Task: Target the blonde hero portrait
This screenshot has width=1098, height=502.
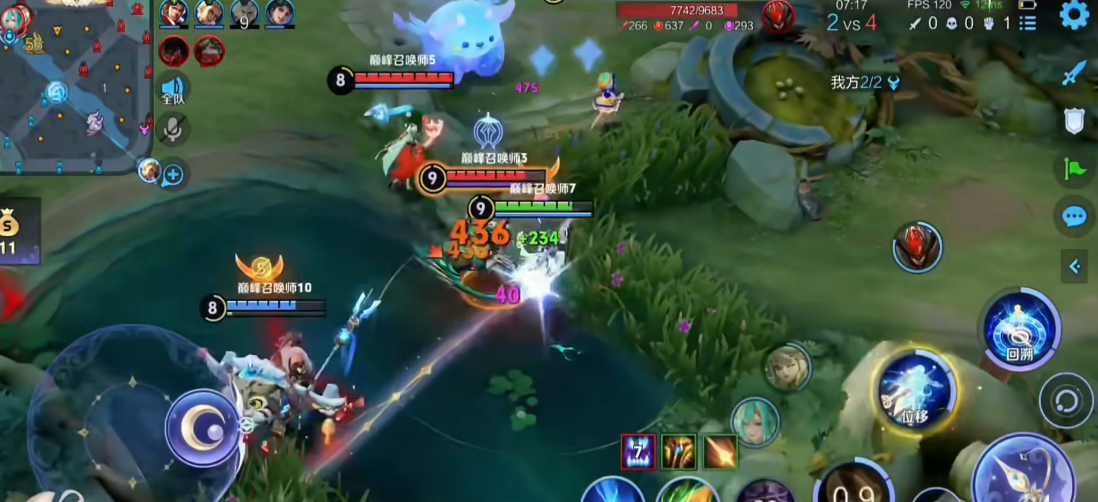Action: tap(788, 367)
